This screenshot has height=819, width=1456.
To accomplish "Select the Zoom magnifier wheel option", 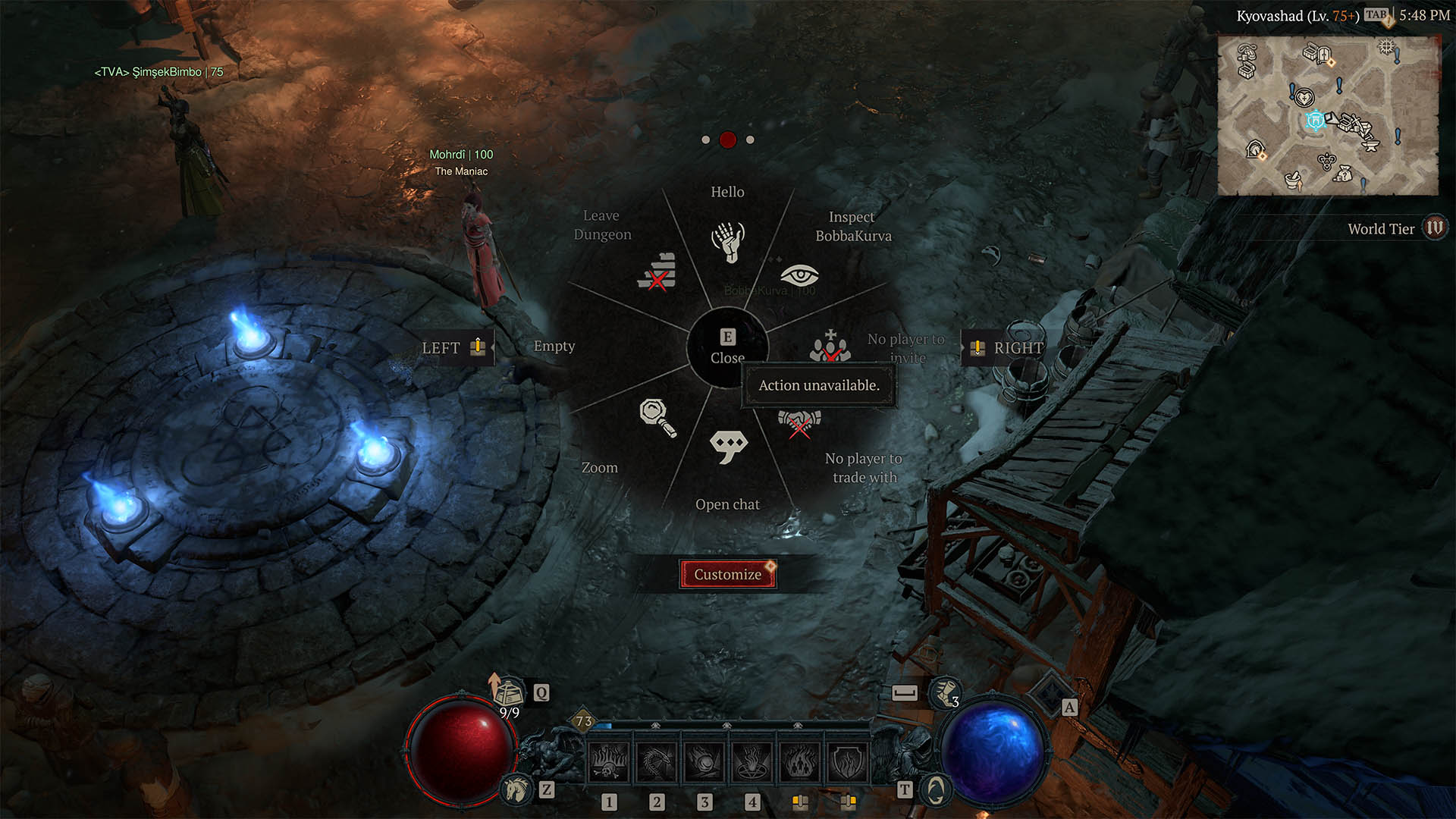I will click(x=657, y=417).
